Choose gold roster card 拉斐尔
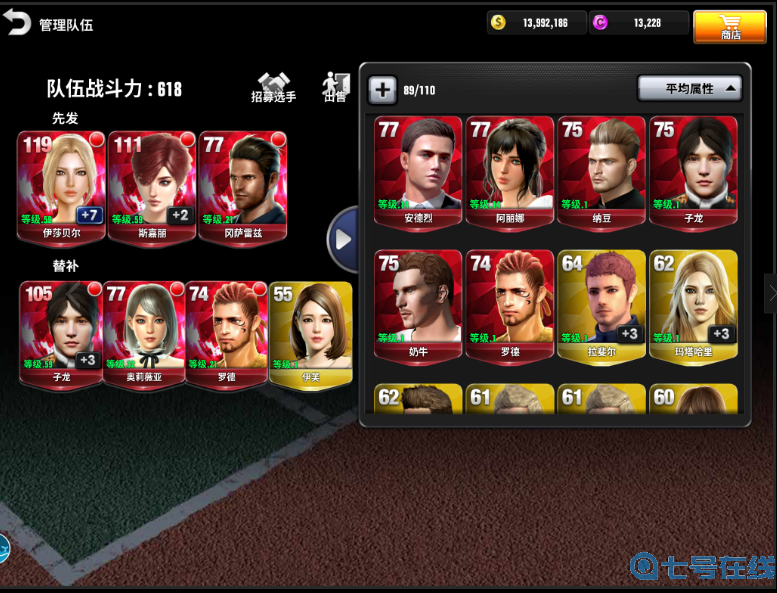Screen dimensions: 777x593 coord(601,305)
